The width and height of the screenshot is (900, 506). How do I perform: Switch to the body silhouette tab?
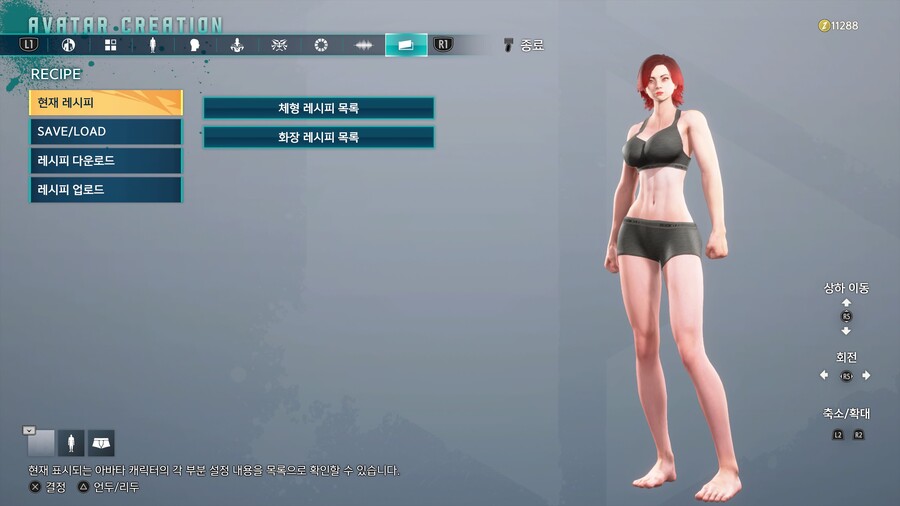coord(152,45)
